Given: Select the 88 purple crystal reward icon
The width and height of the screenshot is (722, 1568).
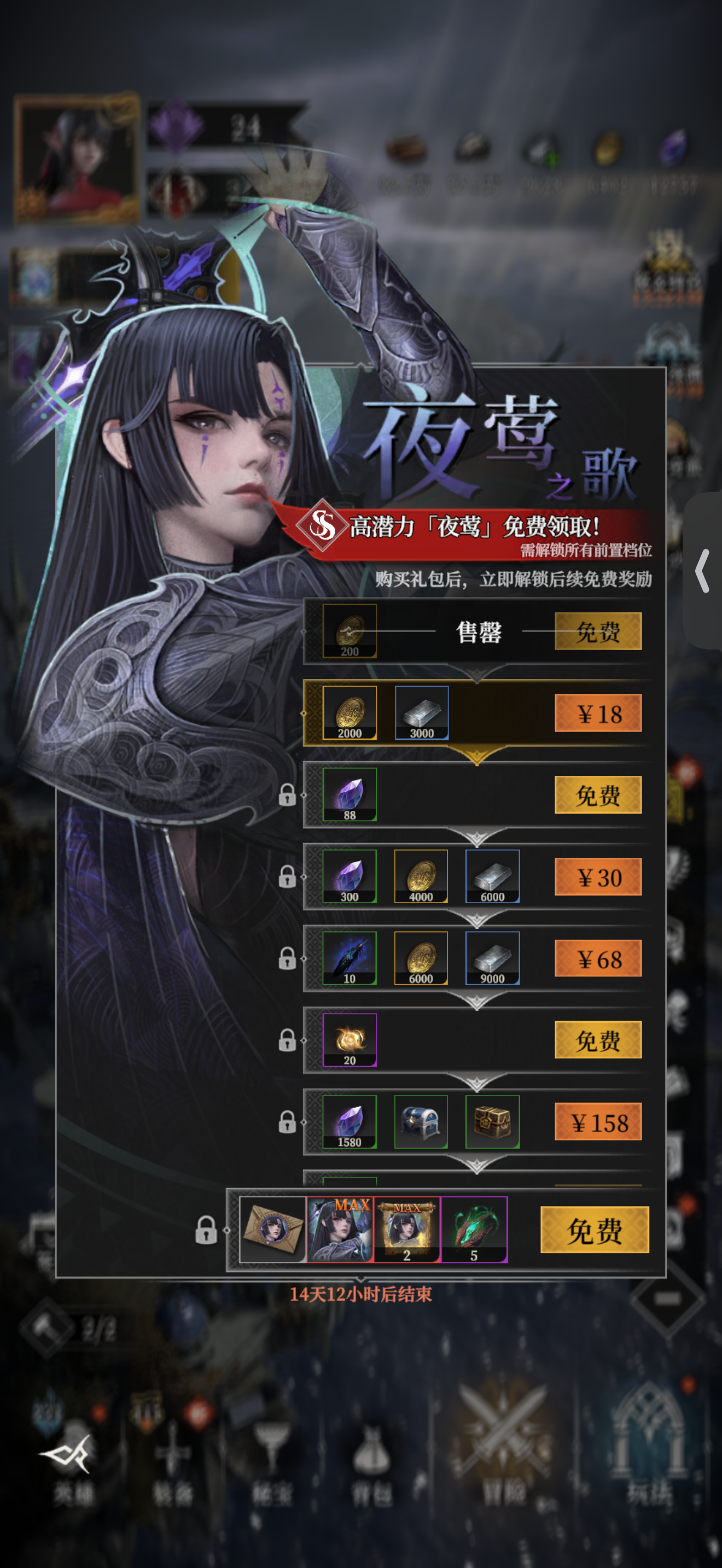Looking at the screenshot, I should coord(350,793).
